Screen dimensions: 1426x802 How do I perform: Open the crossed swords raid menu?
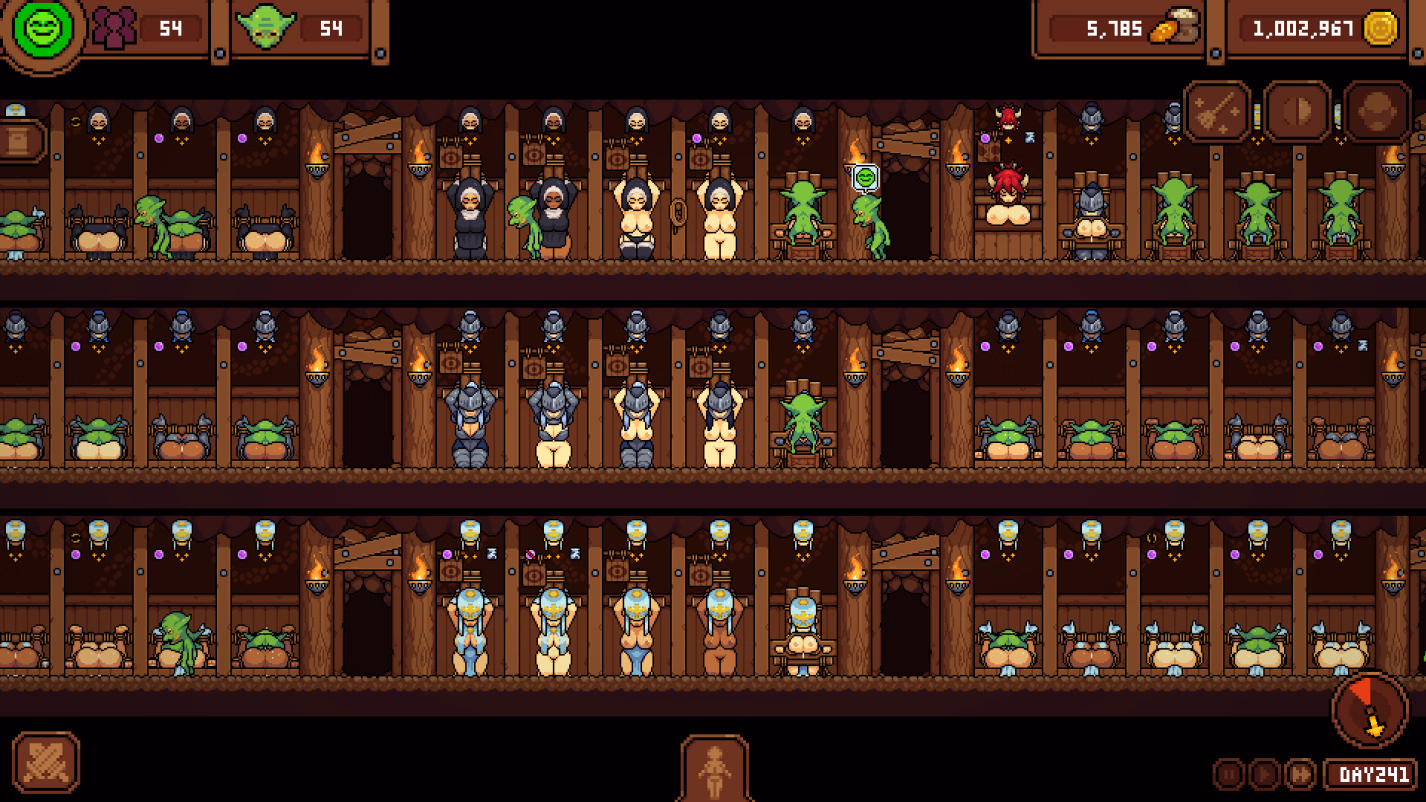coord(47,762)
